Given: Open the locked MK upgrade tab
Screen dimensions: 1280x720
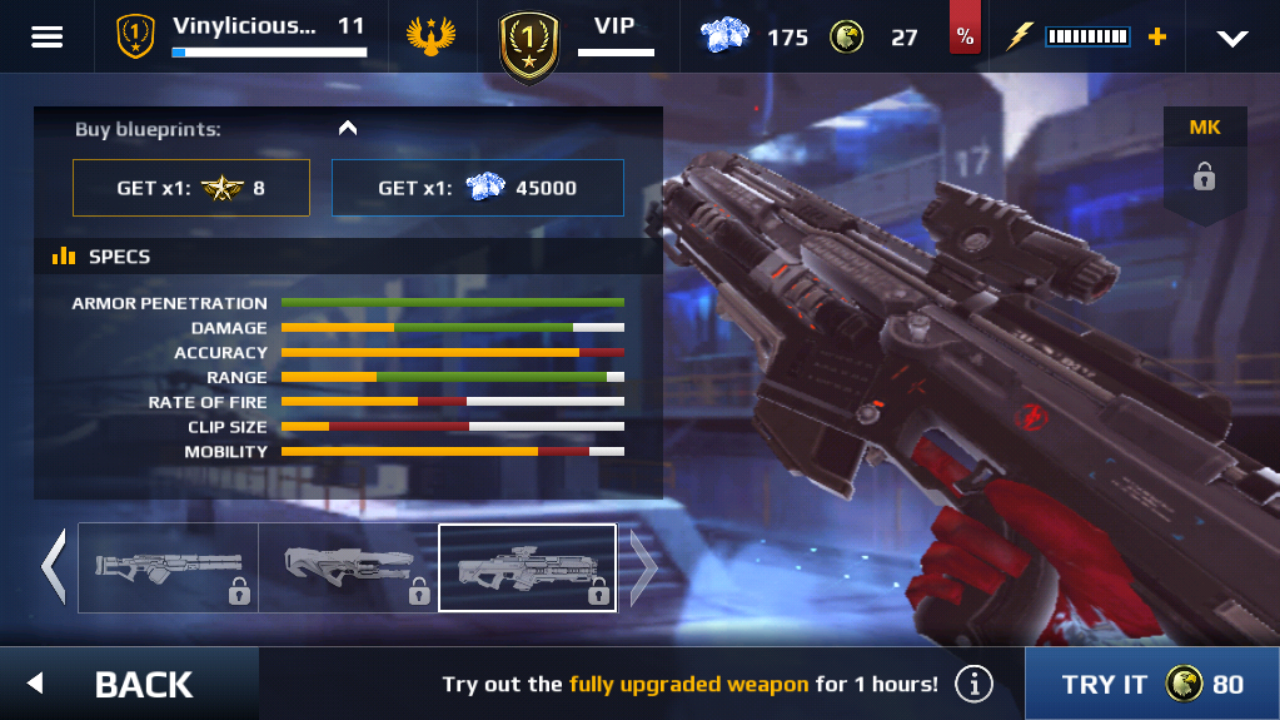Looking at the screenshot, I should pos(1204,166).
